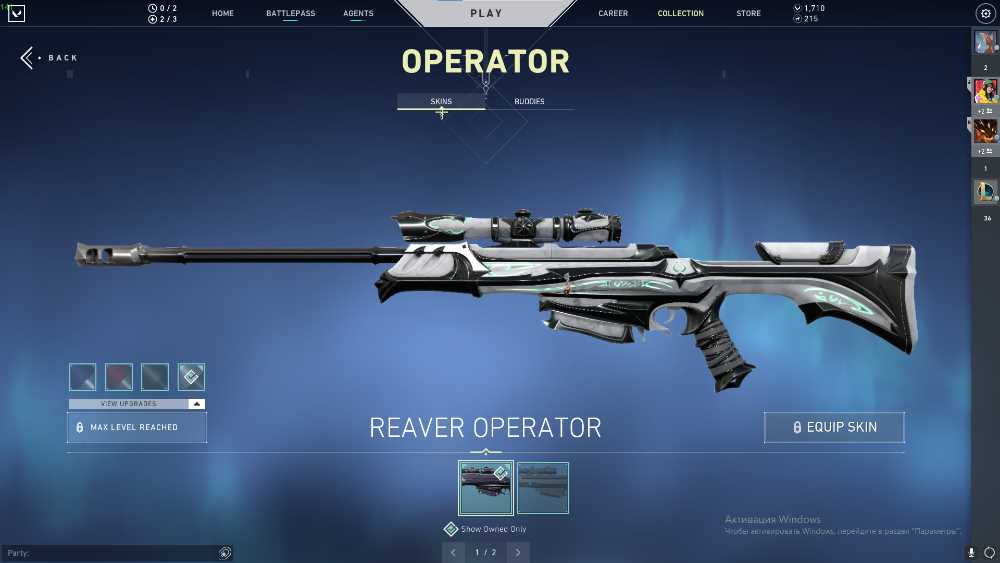Open the Career page
Screen dimensions: 1000x563
(613, 14)
